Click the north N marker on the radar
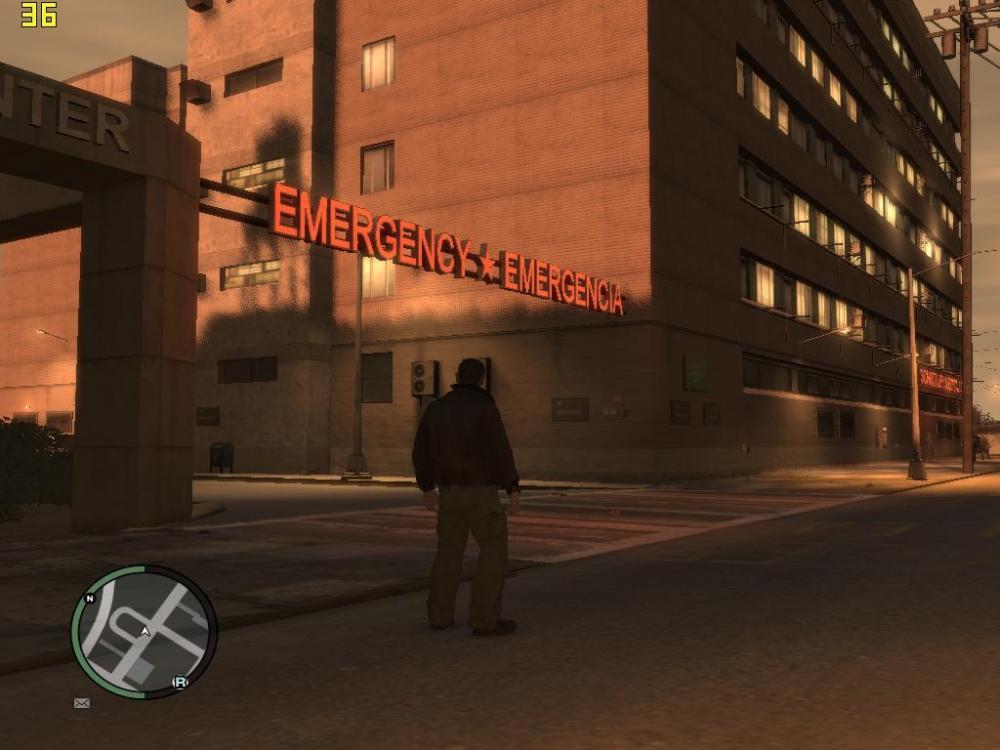Image resolution: width=1000 pixels, height=750 pixels. (x=90, y=599)
